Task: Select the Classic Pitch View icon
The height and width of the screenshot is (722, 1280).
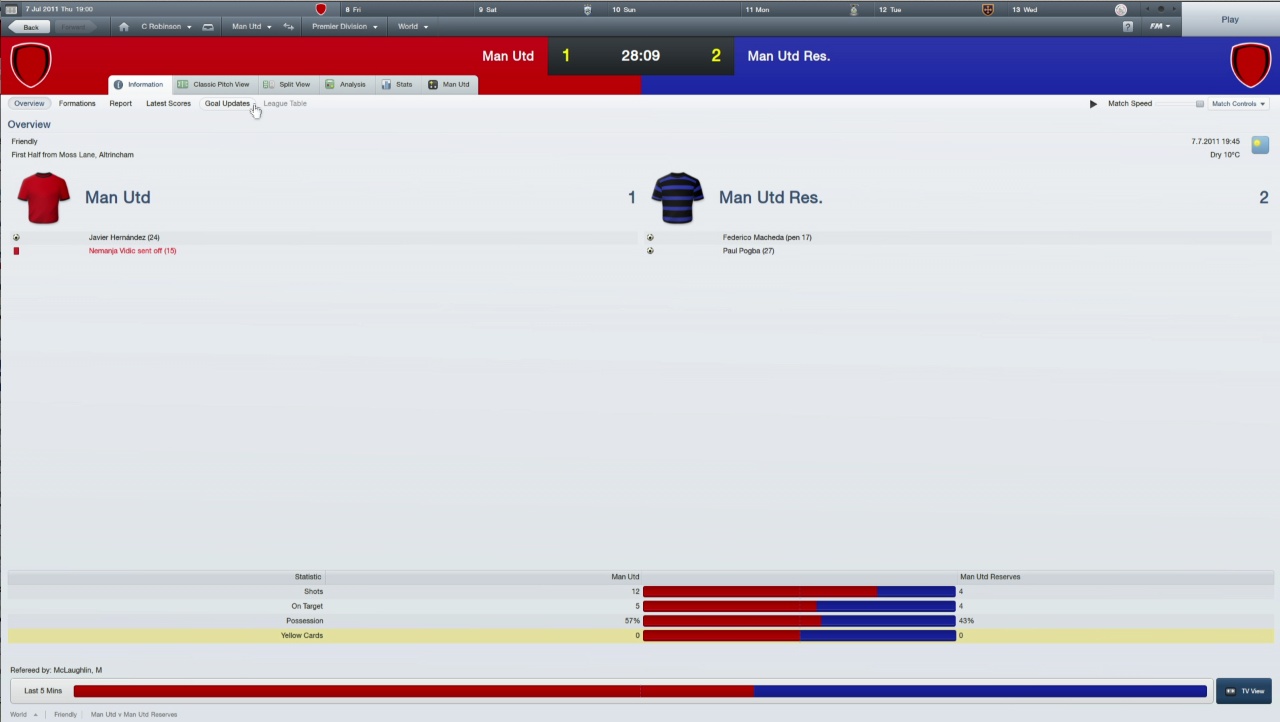Action: click(184, 84)
